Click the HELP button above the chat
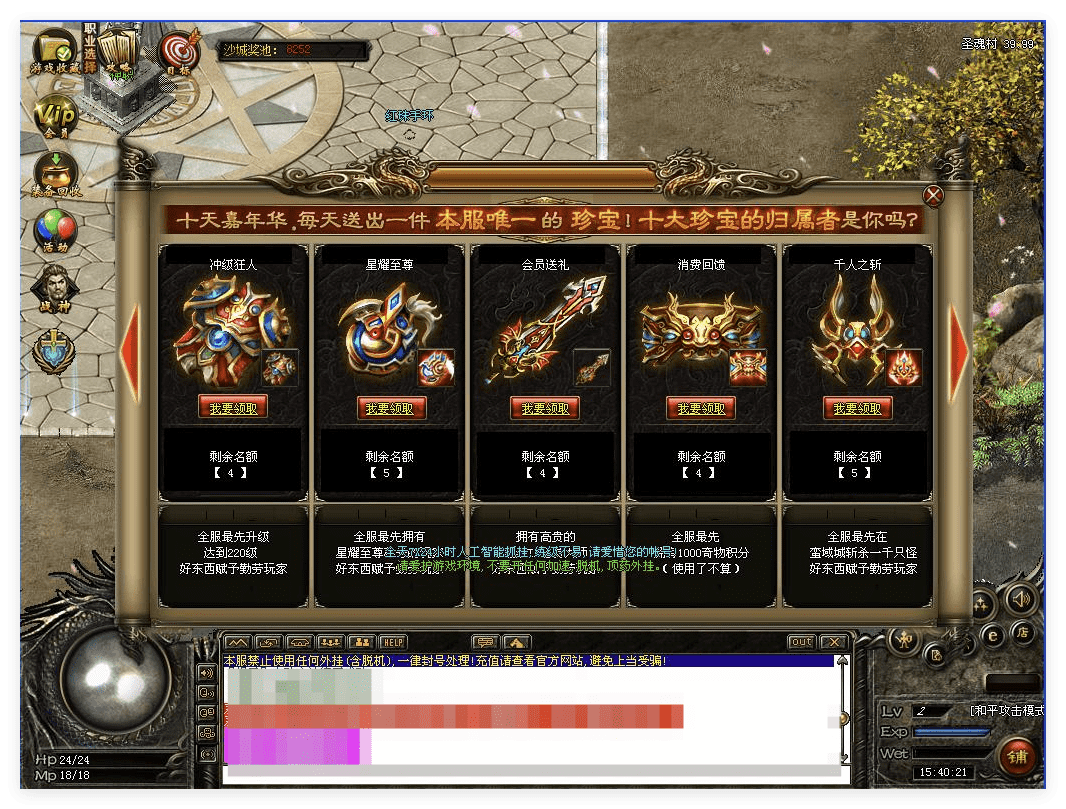Viewport: 1066px width, 809px height. coord(393,641)
